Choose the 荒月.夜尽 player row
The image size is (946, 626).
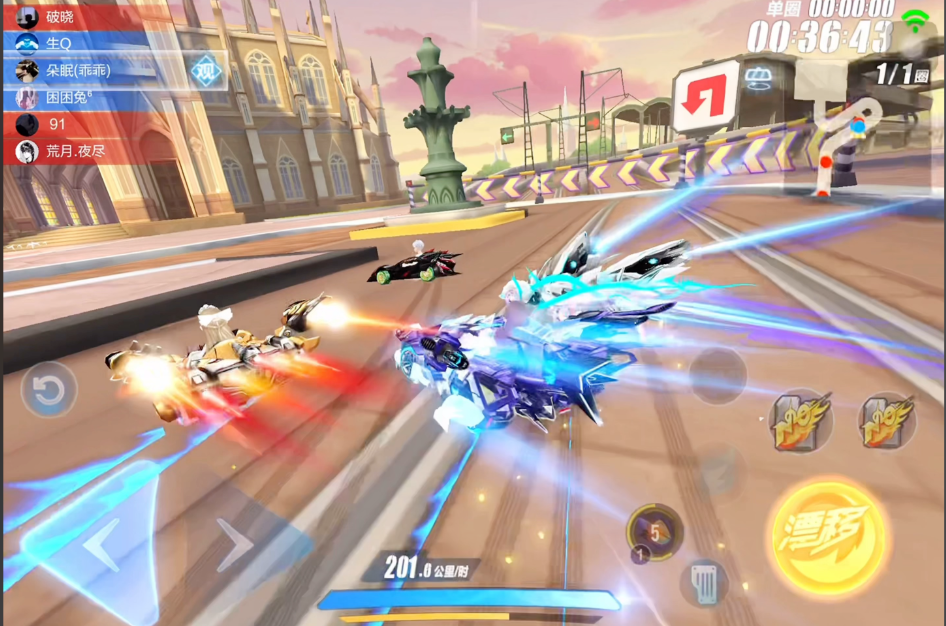point(75,151)
